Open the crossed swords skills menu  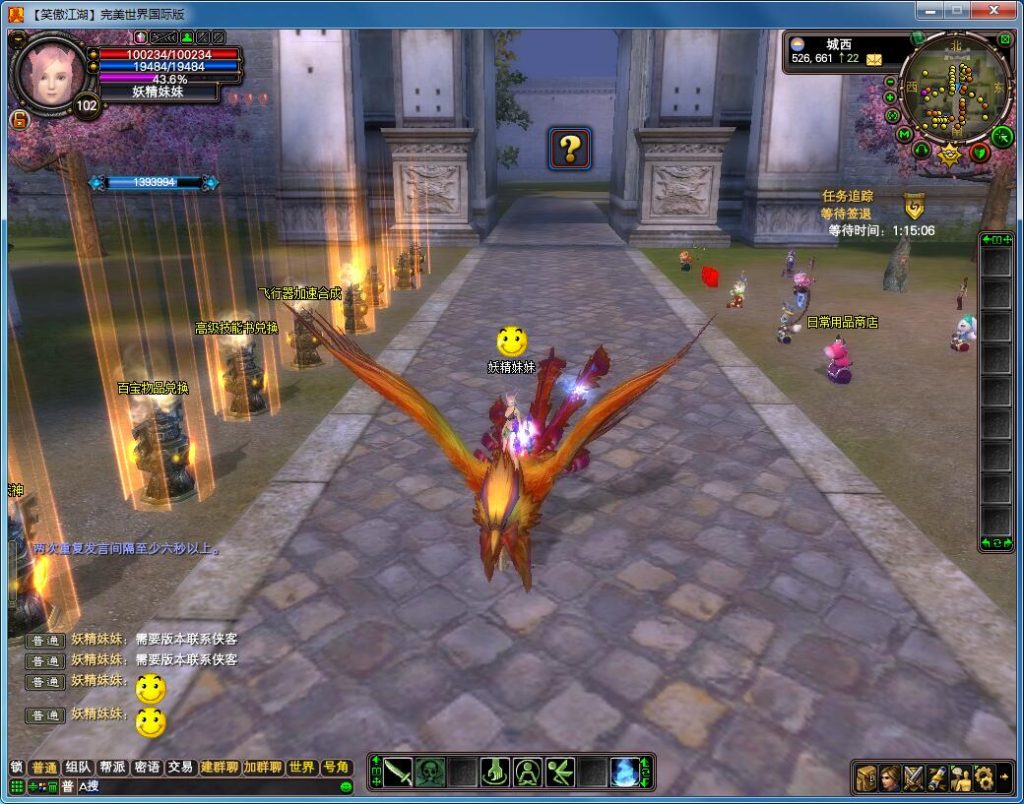914,777
